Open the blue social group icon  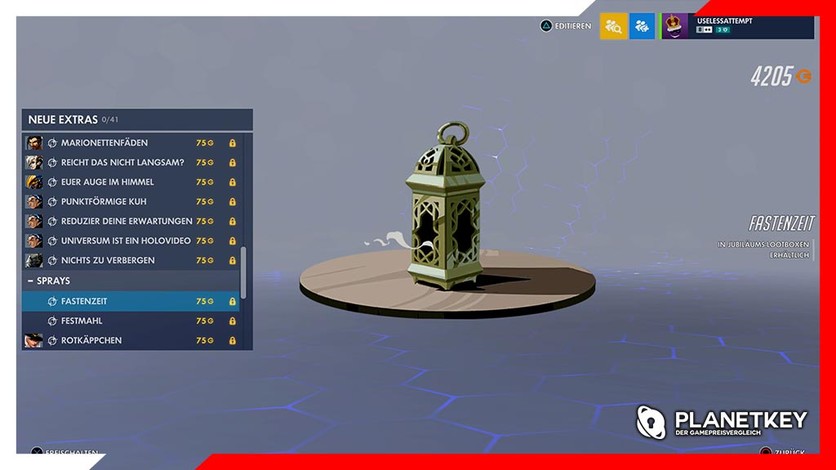tap(642, 26)
